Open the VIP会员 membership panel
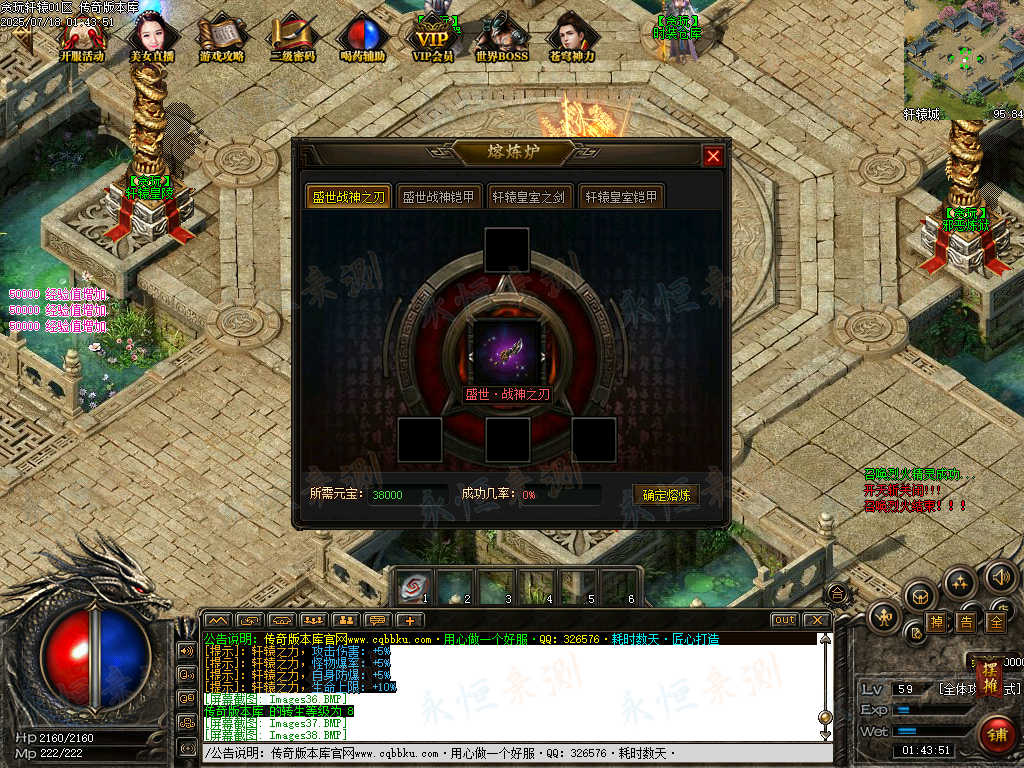Viewport: 1024px width, 768px height. 433,36
